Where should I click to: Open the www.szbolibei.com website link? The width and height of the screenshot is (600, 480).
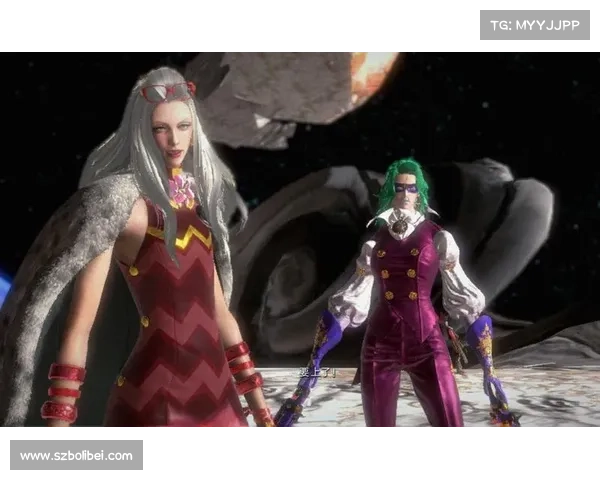(76, 456)
